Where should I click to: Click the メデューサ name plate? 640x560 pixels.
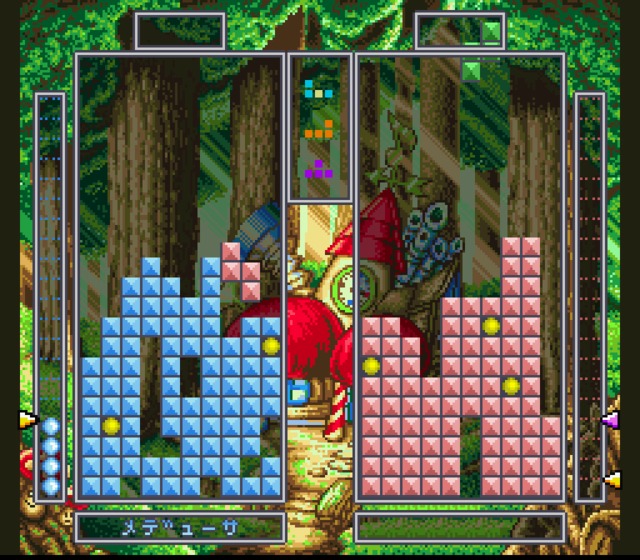(179, 525)
